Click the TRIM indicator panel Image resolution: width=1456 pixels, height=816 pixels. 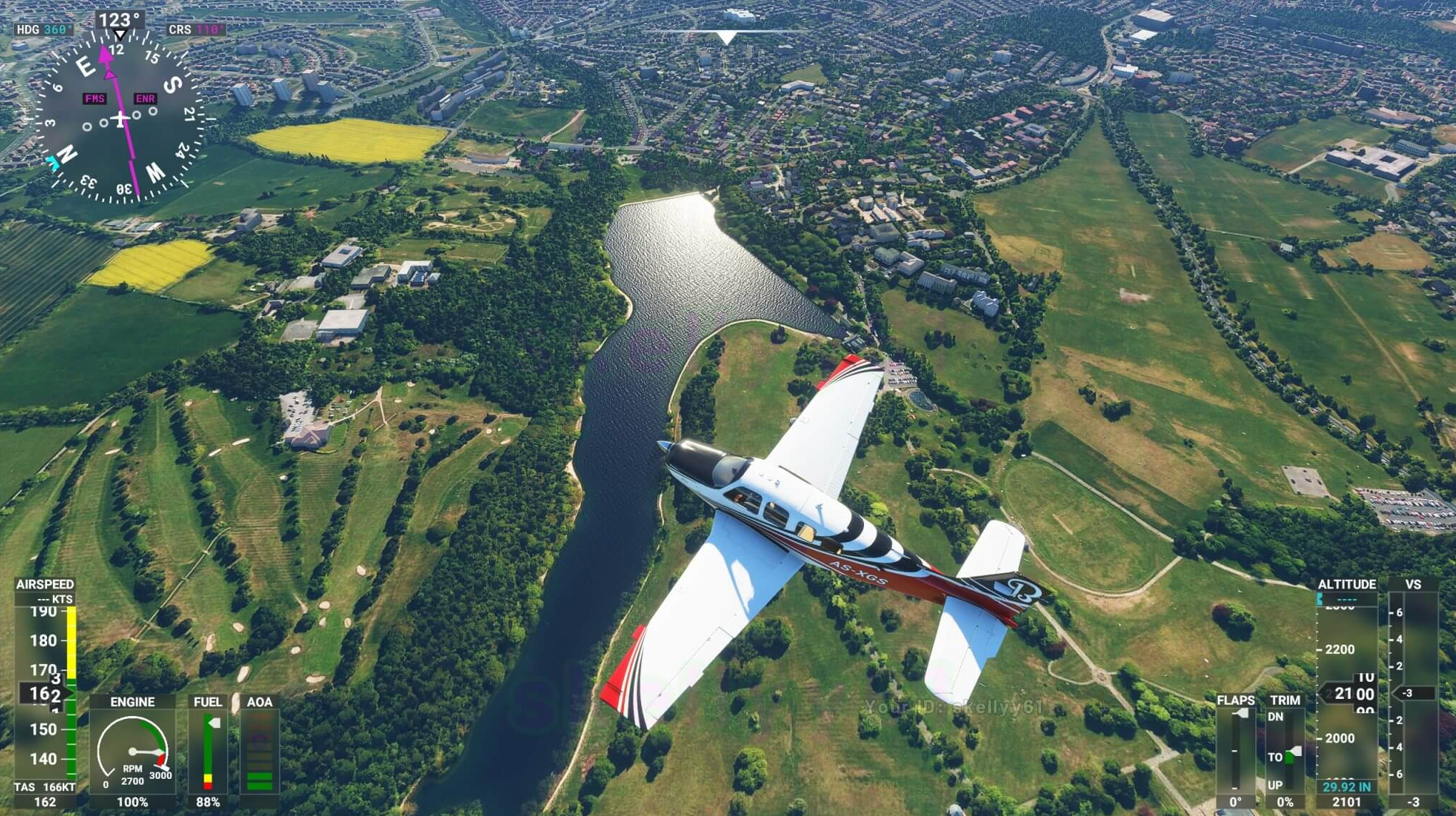pos(1285,750)
